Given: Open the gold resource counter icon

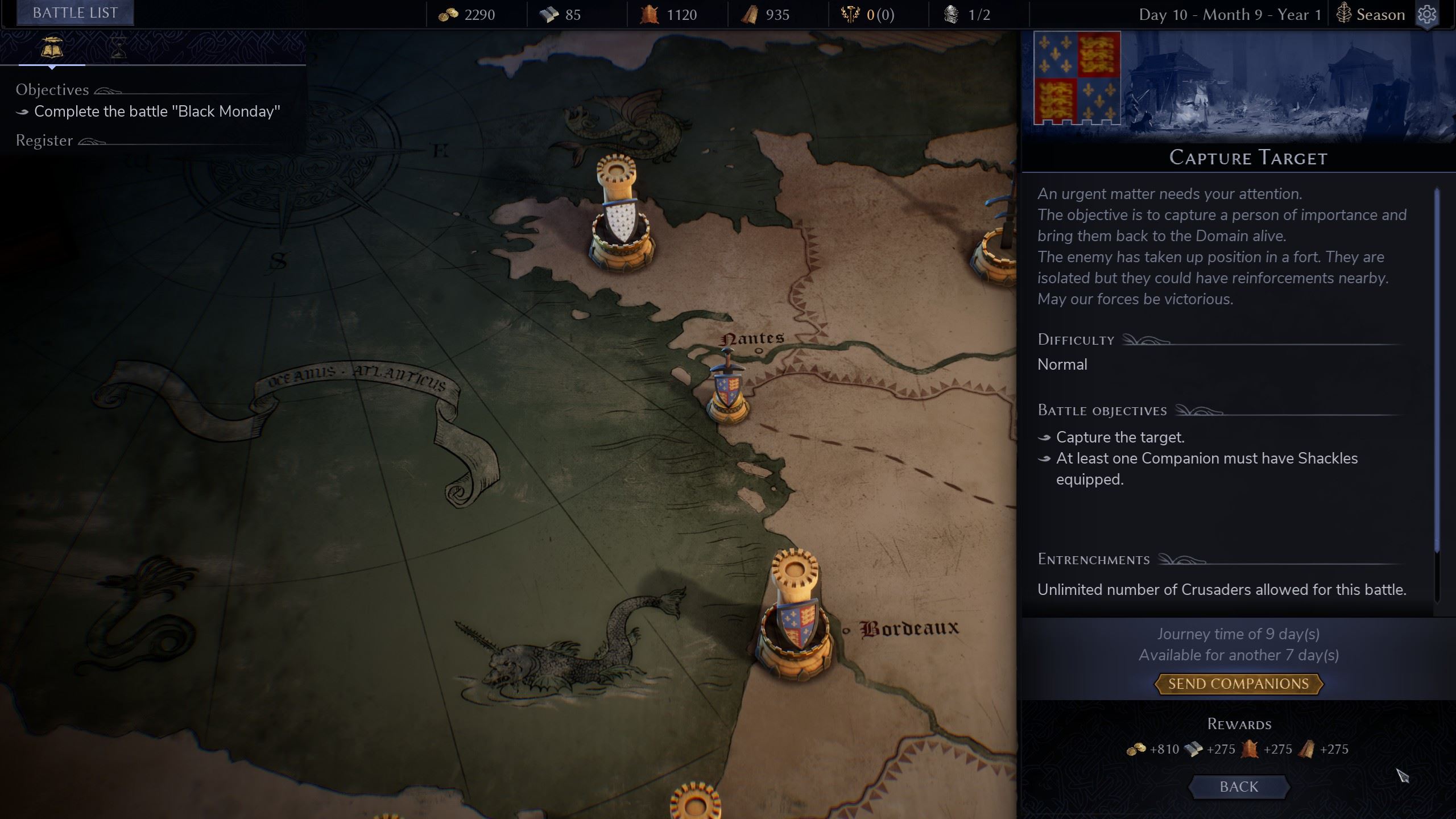Looking at the screenshot, I should 449,14.
